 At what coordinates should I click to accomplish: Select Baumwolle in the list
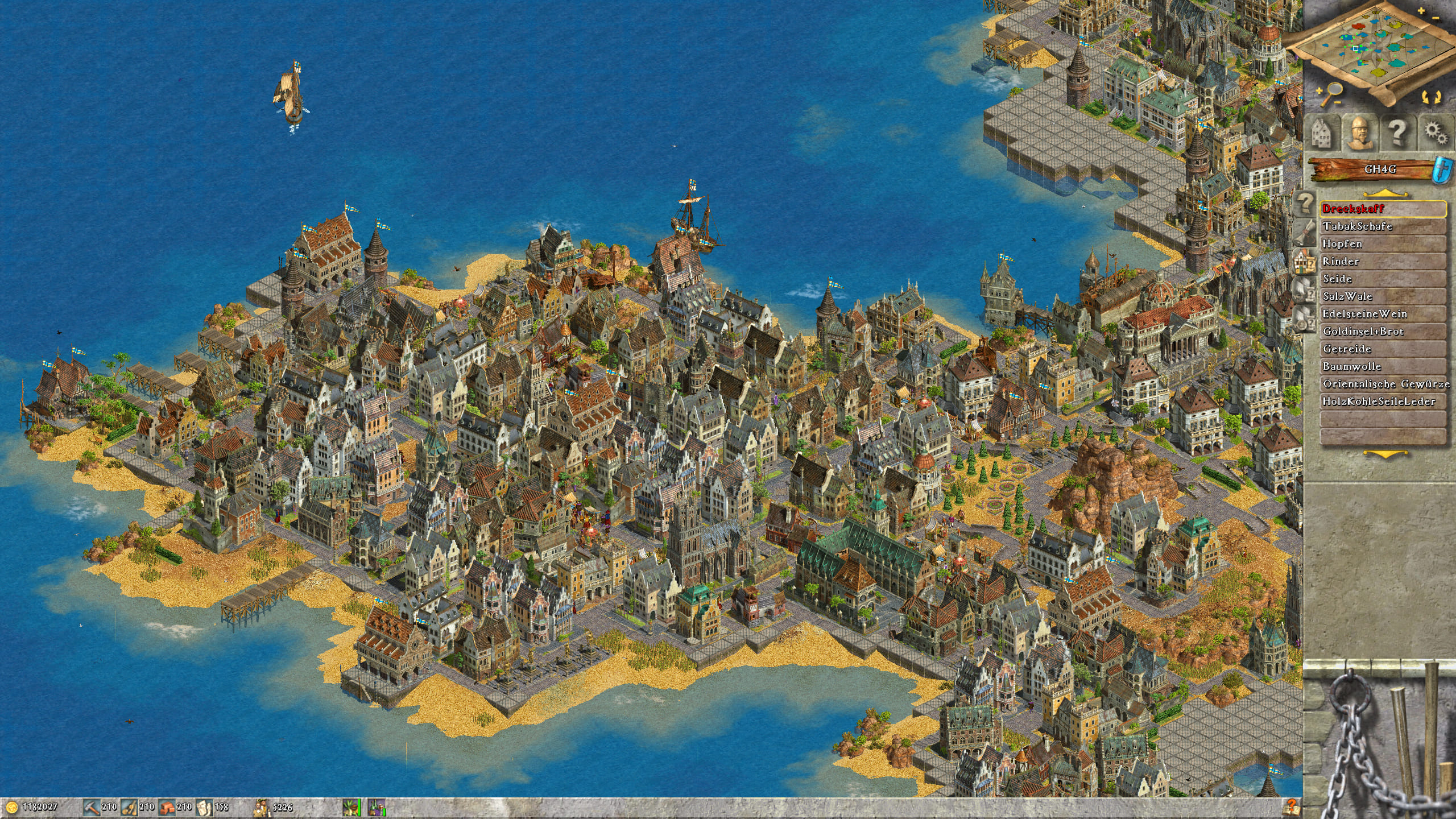coord(1381,367)
